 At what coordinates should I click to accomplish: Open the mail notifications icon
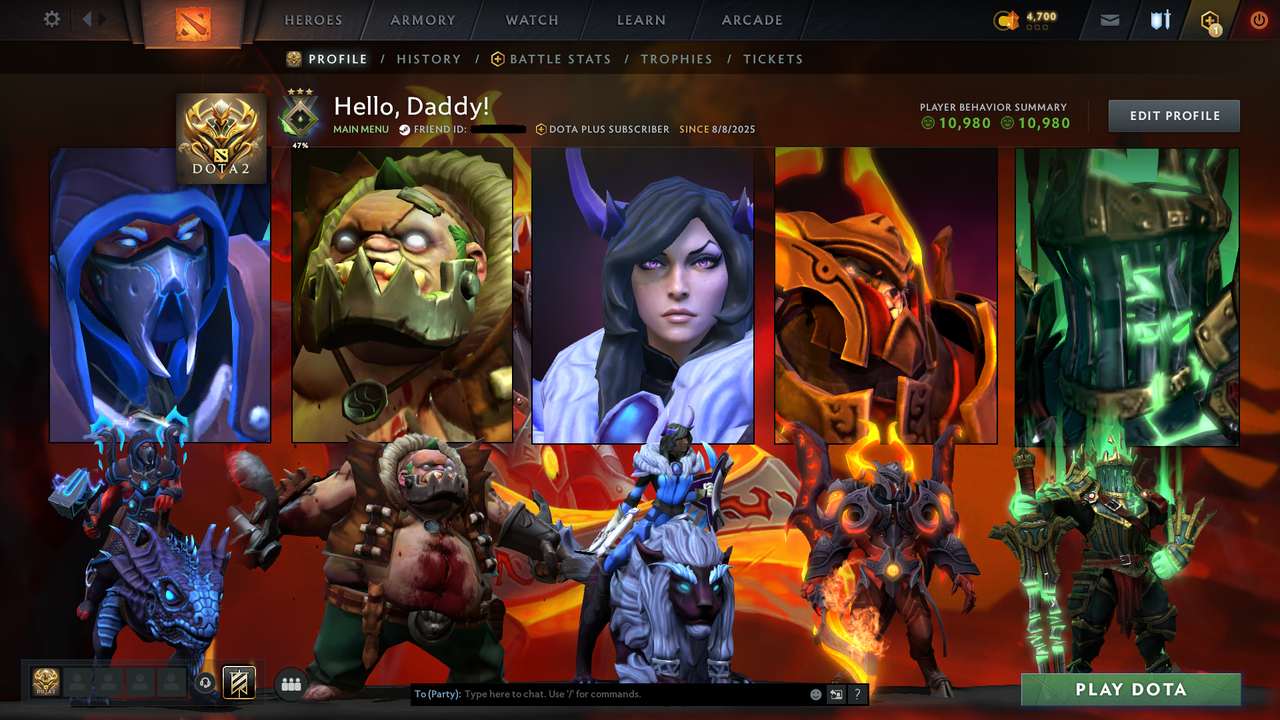(1109, 19)
